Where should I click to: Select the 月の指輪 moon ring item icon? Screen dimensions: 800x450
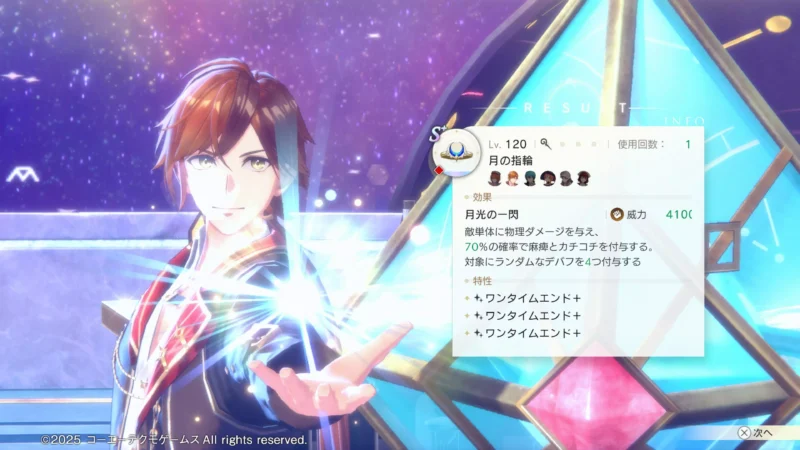455,153
